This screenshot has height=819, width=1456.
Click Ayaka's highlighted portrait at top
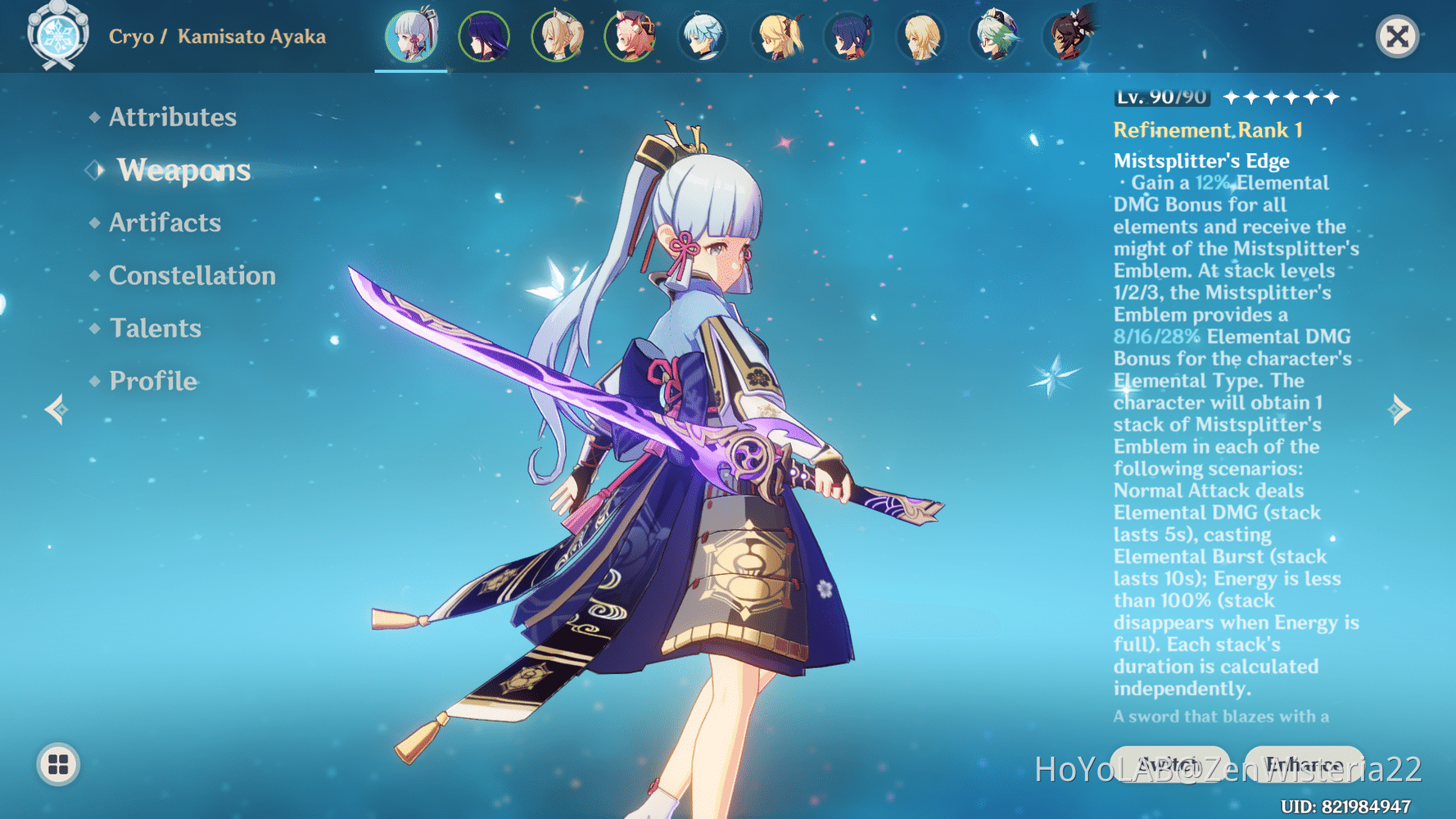(x=410, y=36)
